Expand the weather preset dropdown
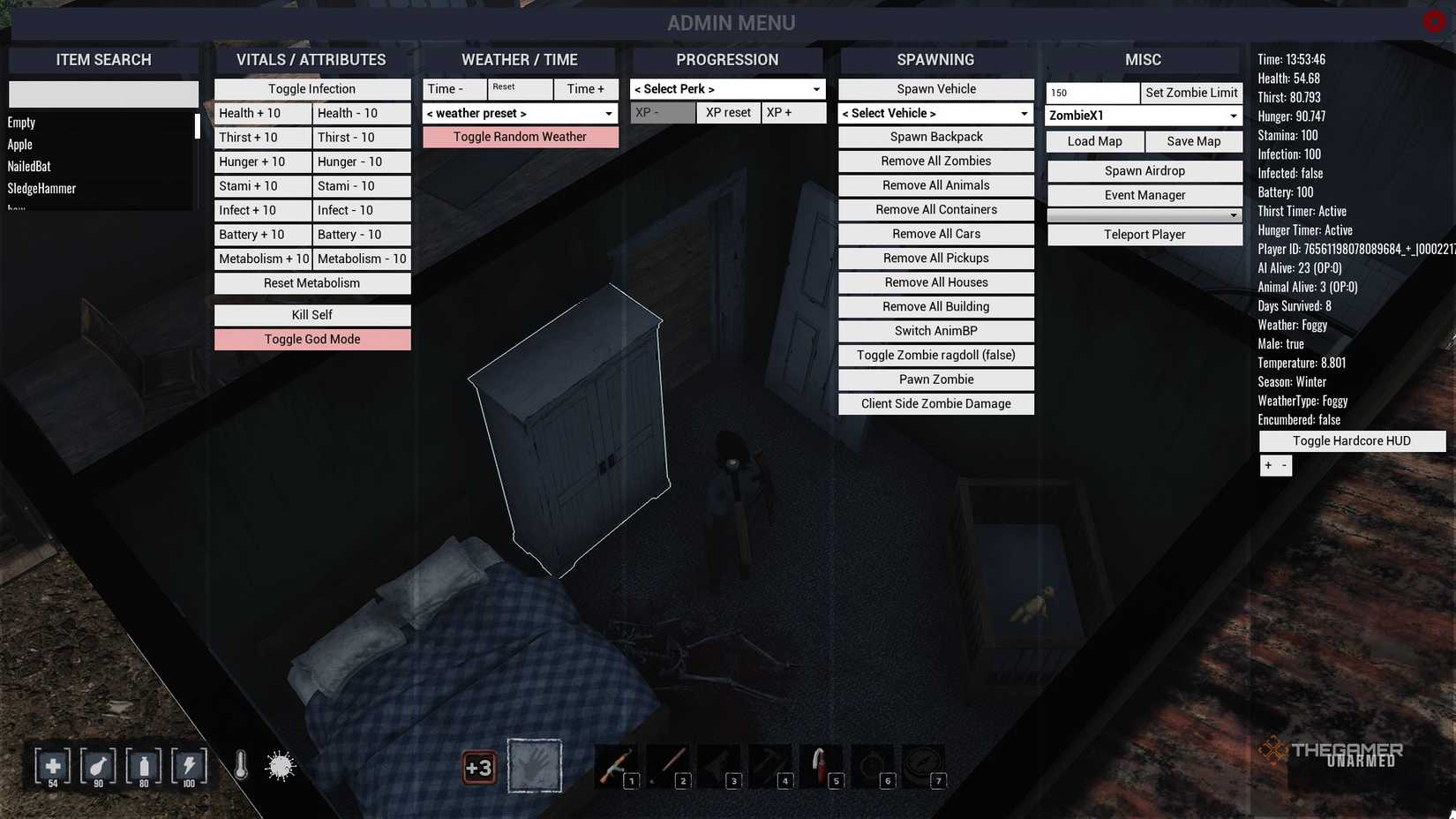 (520, 113)
